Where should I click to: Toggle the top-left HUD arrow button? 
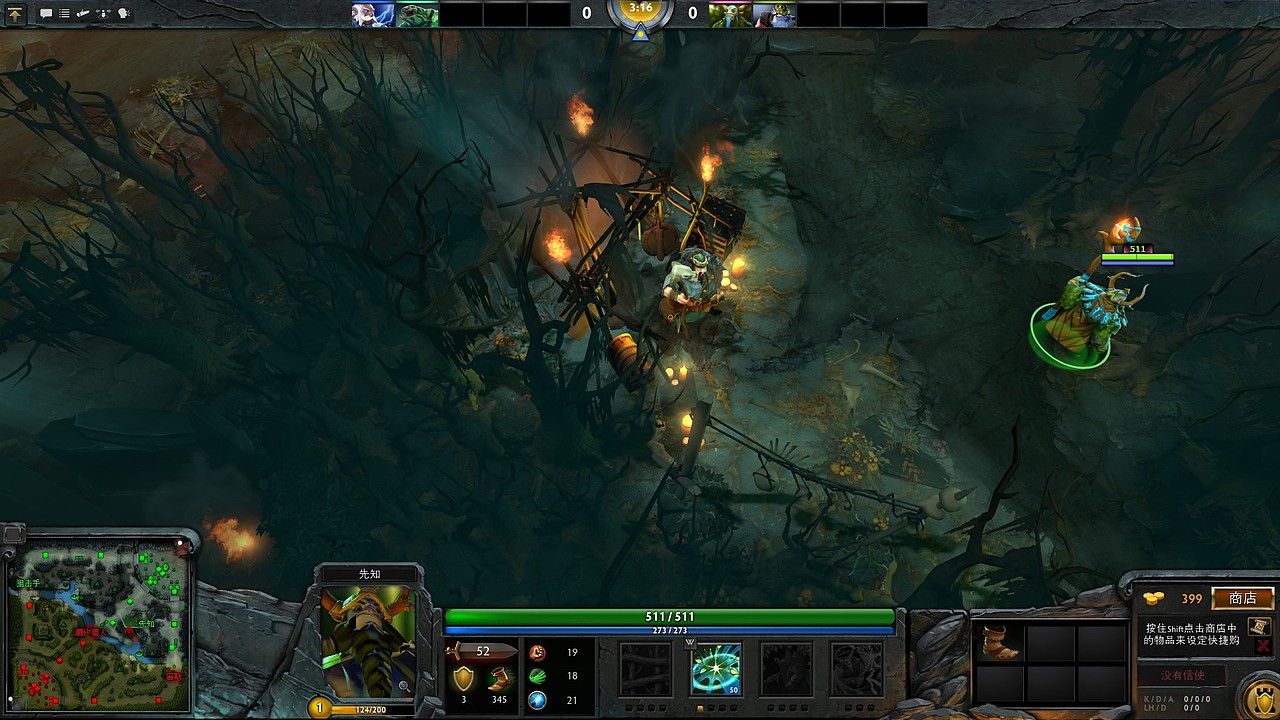tap(15, 13)
